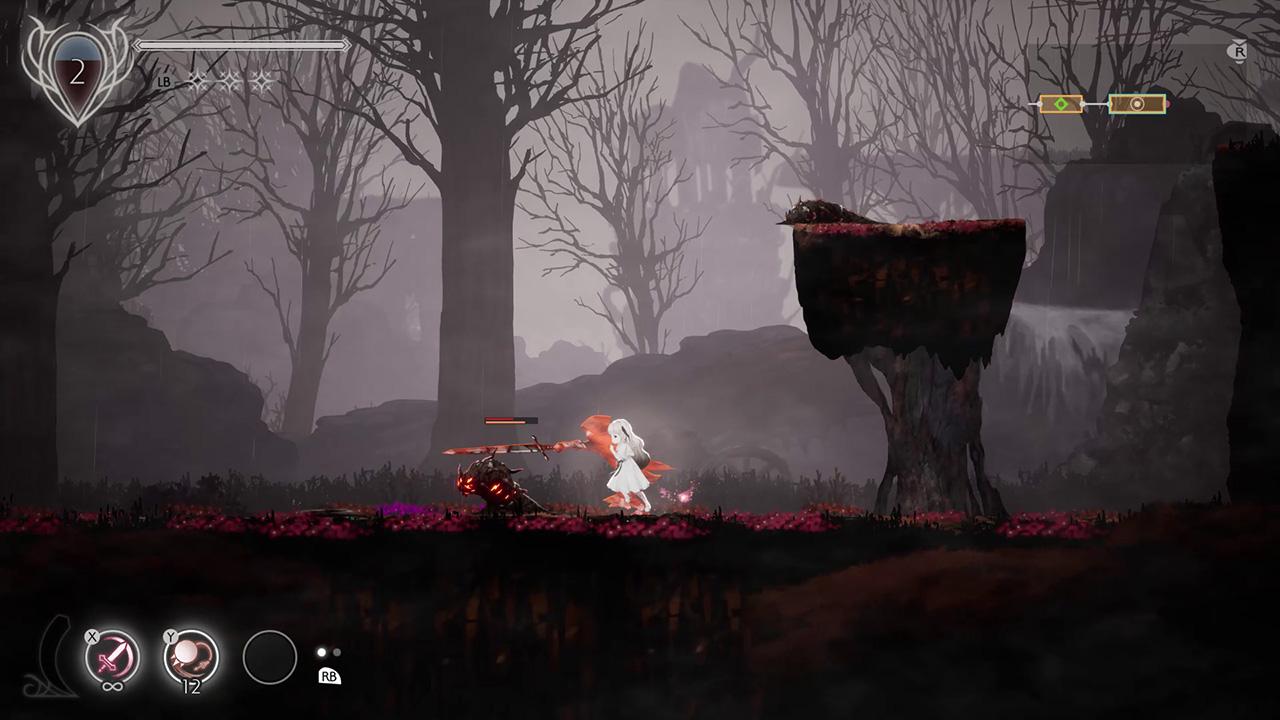Select the Y spirit orb skill icon

(x=192, y=653)
